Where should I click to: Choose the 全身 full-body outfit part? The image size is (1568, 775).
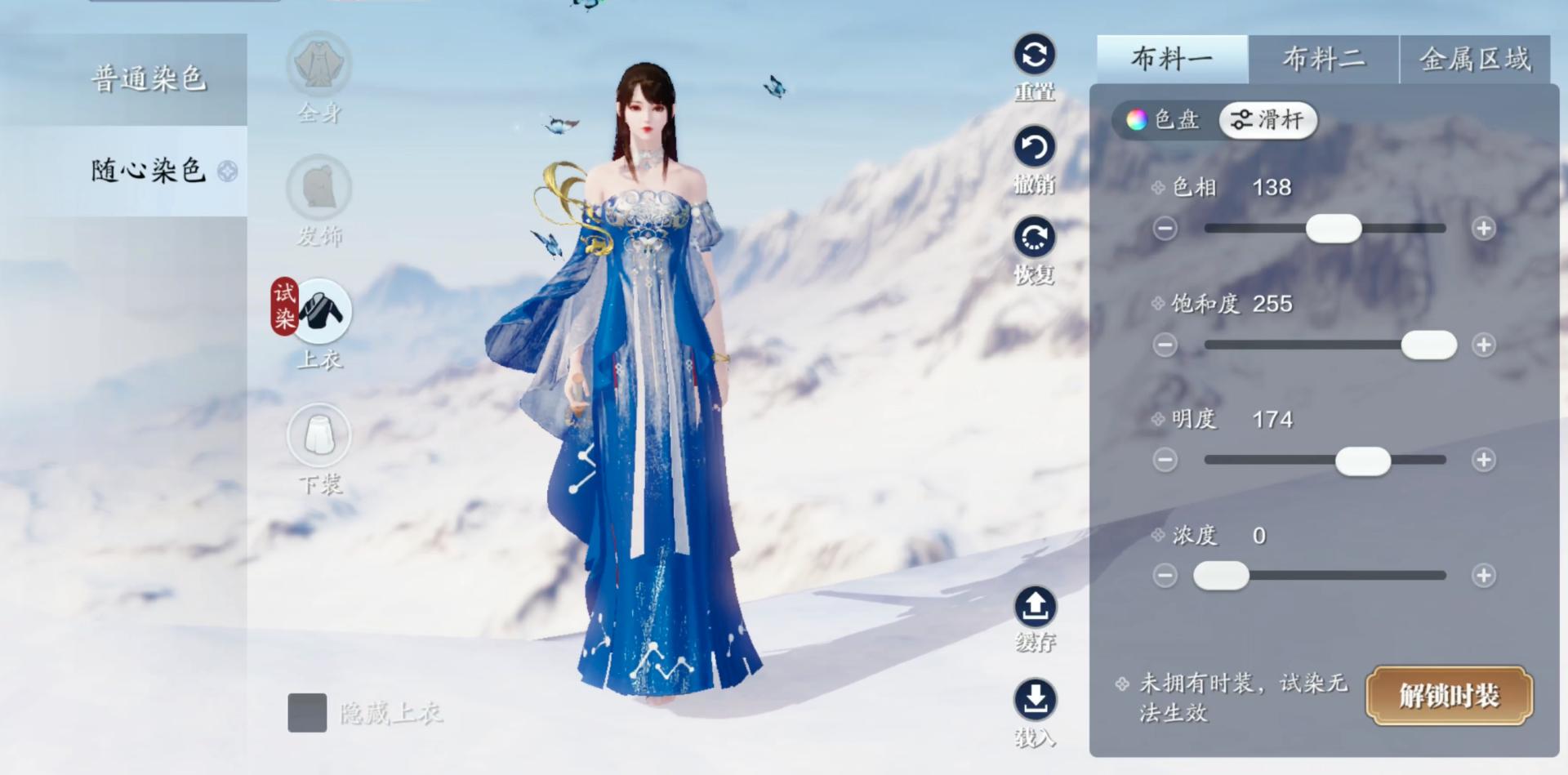pyautogui.click(x=319, y=65)
